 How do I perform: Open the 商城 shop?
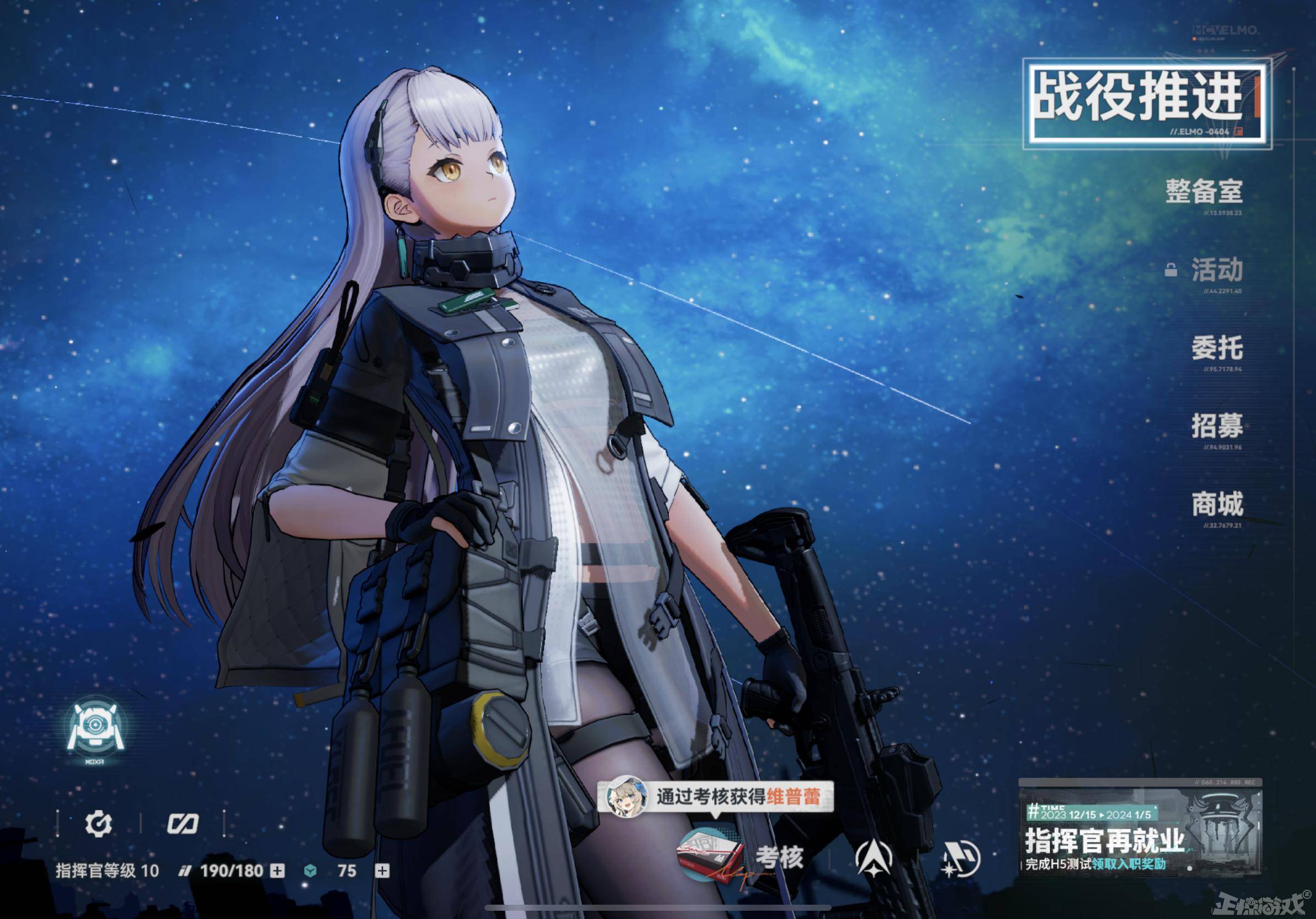coord(1217,504)
